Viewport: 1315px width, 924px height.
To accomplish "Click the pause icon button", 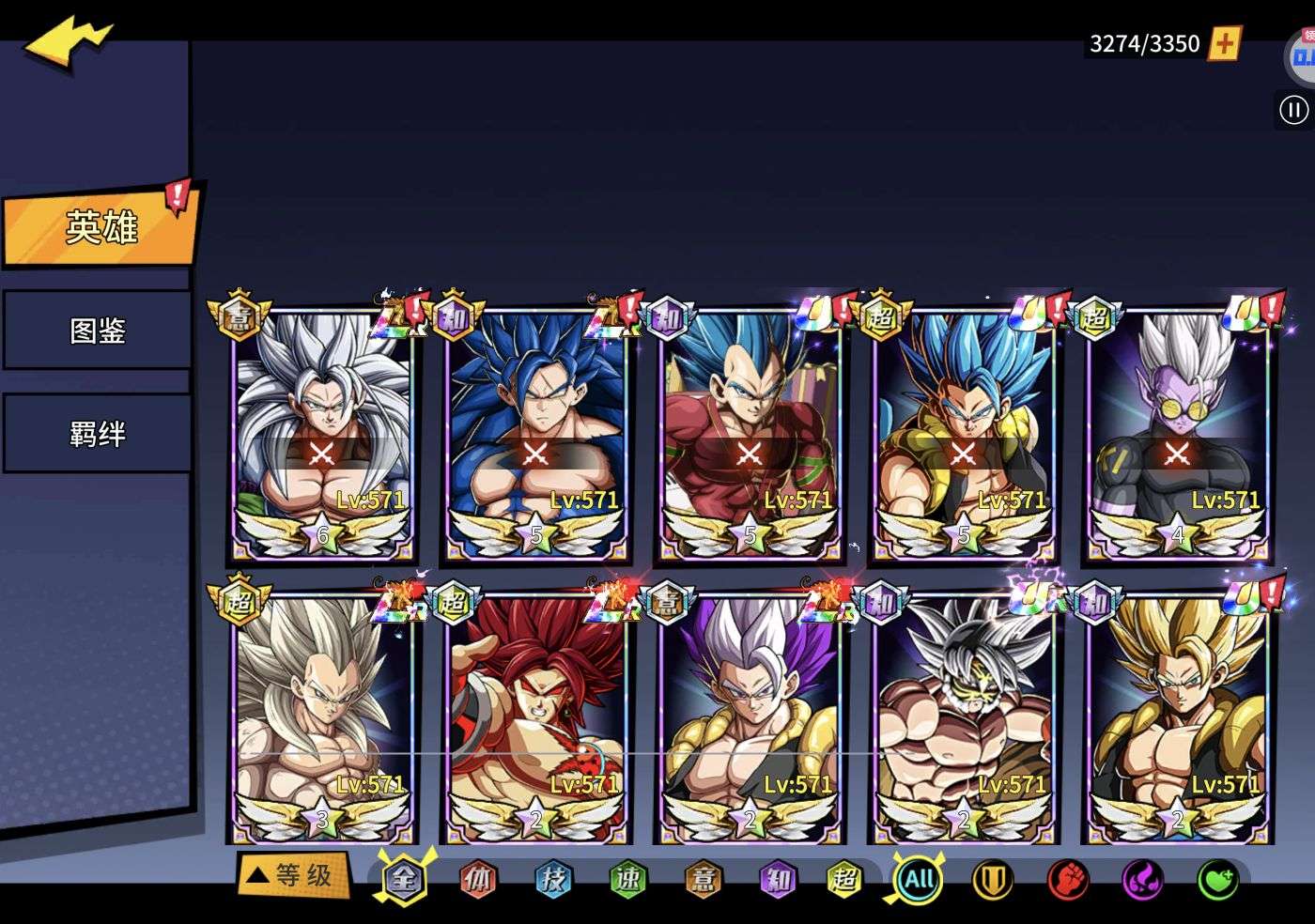I will click(x=1293, y=111).
